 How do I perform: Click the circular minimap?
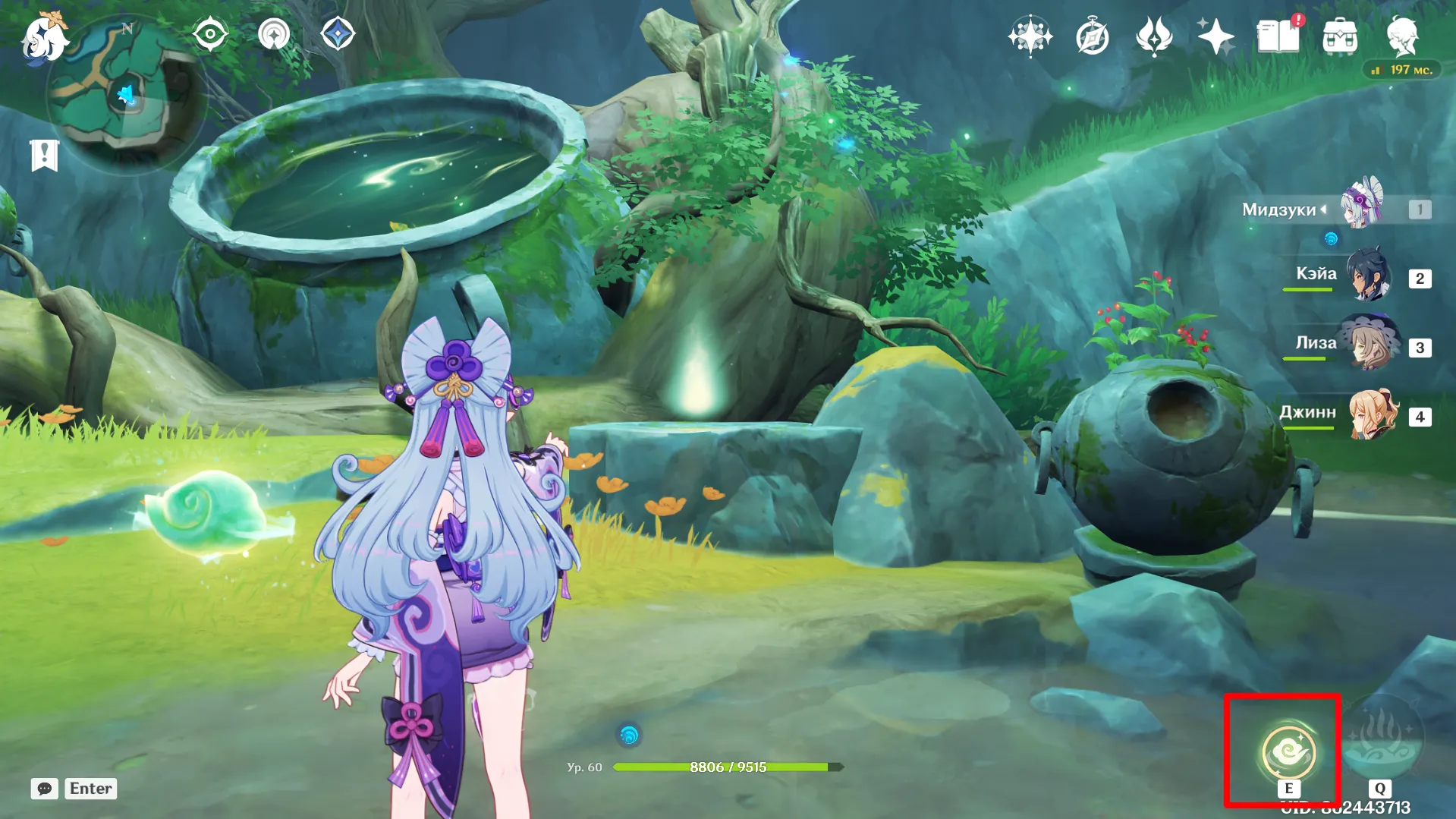126,96
